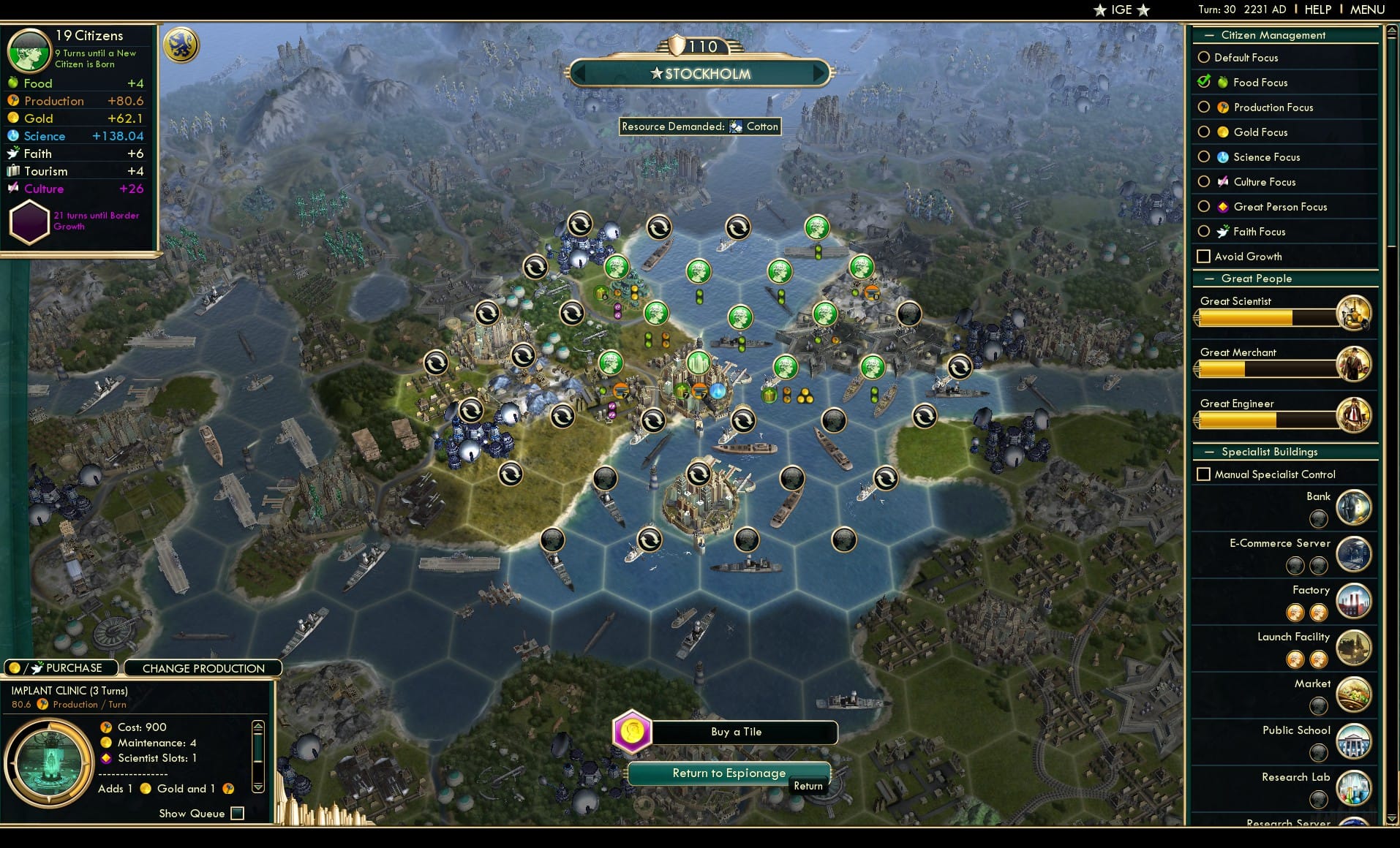Click the Great Engineer portrait
Viewport: 1400px width, 848px height.
pos(1354,415)
